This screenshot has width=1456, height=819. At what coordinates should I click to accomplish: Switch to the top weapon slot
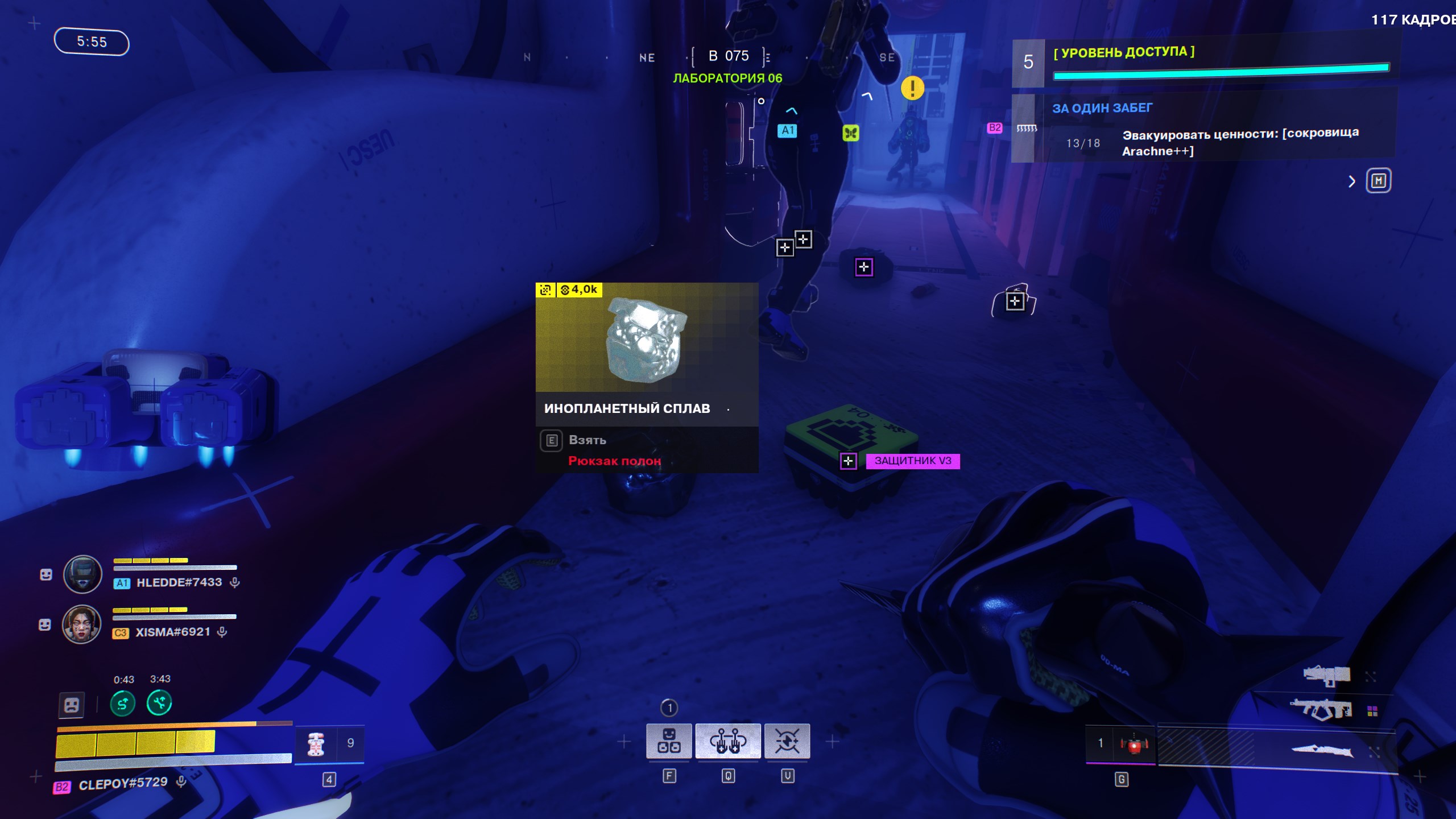pyautogui.click(x=1327, y=675)
